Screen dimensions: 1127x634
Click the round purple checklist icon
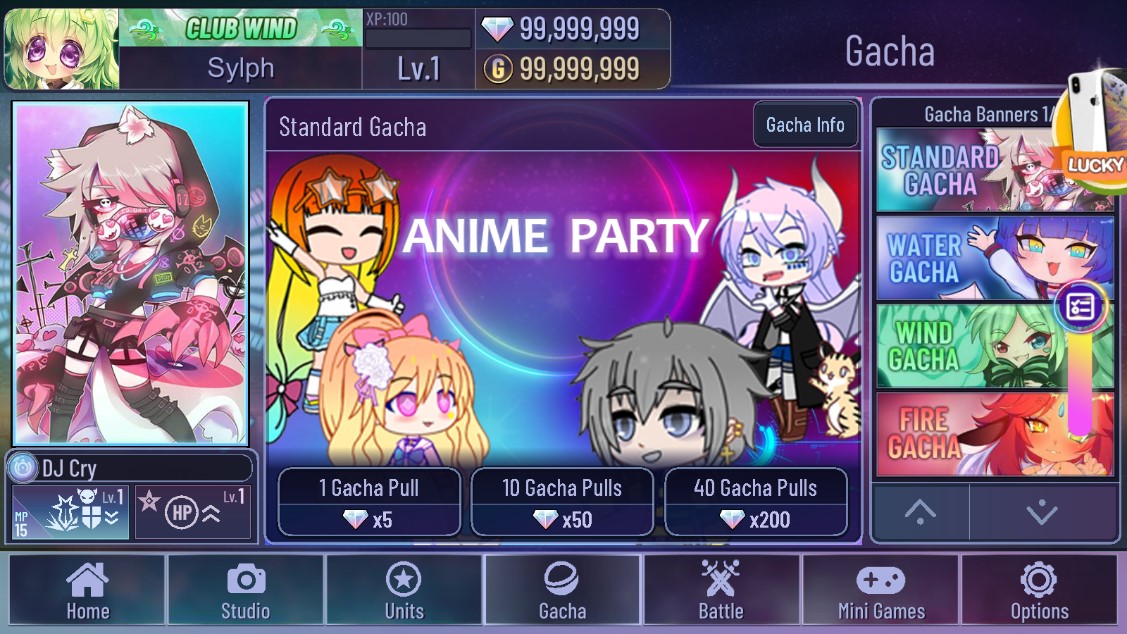[x=1080, y=307]
